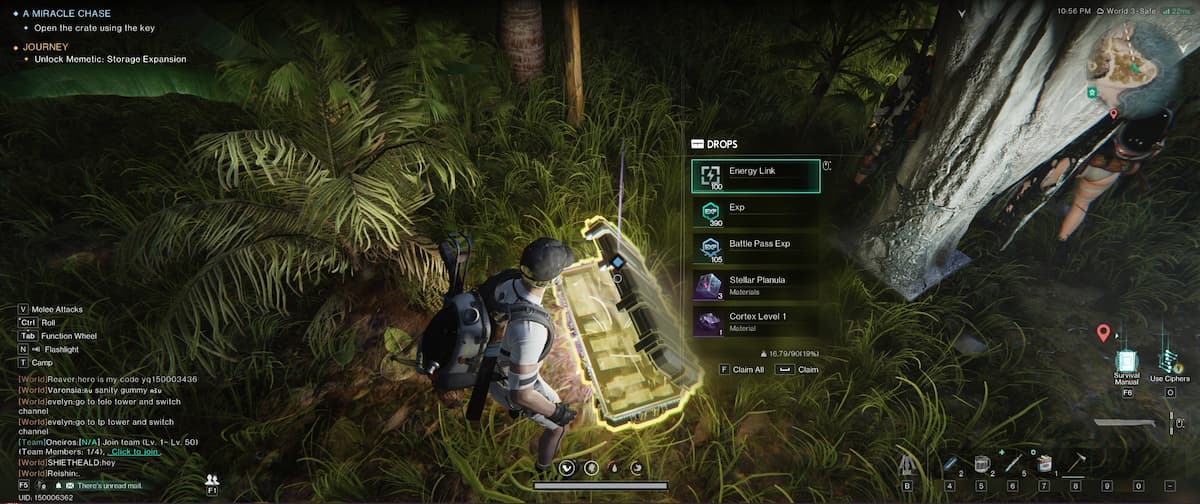Select Stellar Planula in the drops list
The height and width of the screenshot is (504, 1200).
pyautogui.click(x=755, y=286)
